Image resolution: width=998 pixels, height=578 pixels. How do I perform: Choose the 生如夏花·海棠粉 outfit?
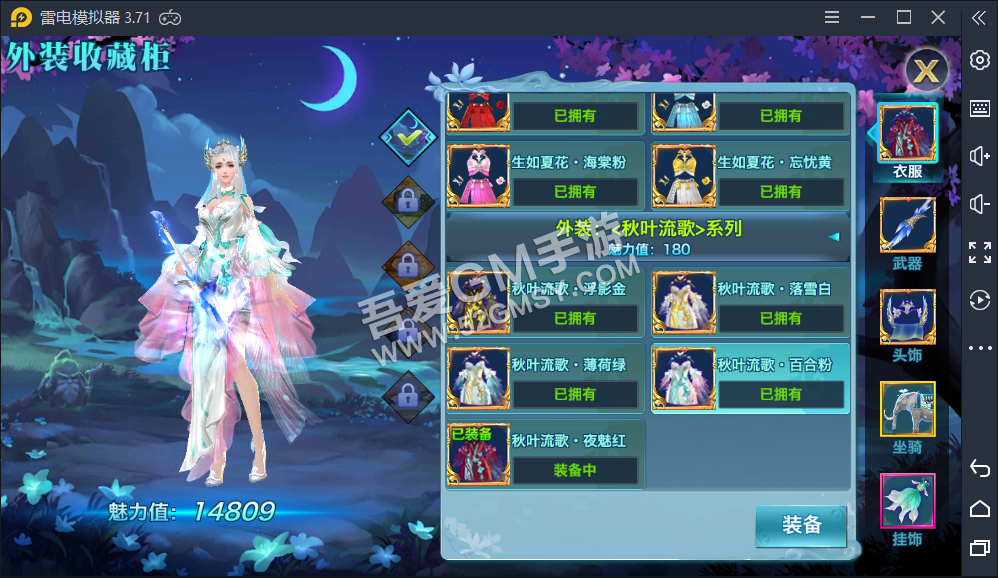(x=545, y=175)
